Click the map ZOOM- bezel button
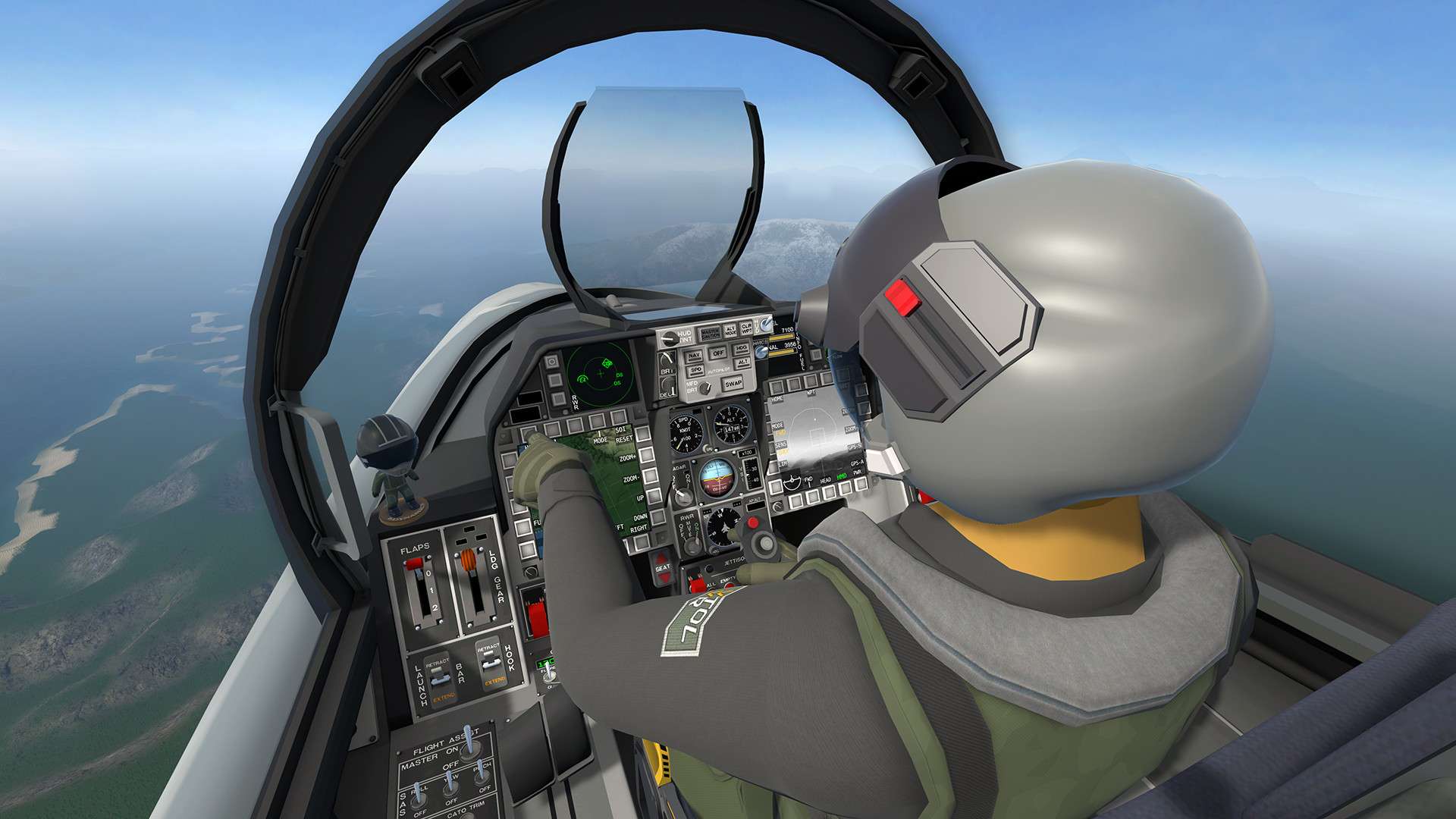Image resolution: width=1456 pixels, height=819 pixels. [648, 477]
